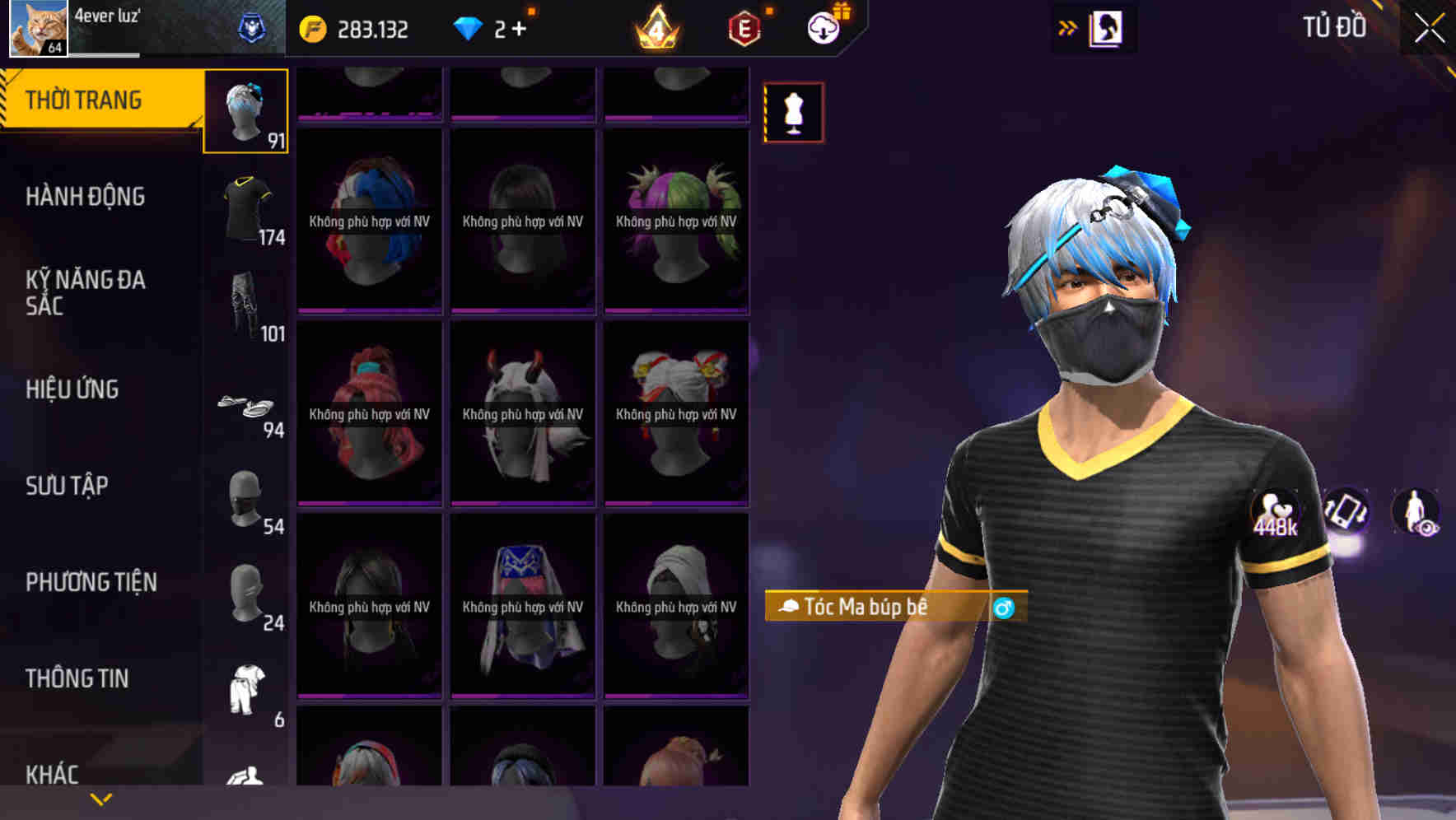
Task: Select the mask category icon showing 54
Action: click(246, 497)
